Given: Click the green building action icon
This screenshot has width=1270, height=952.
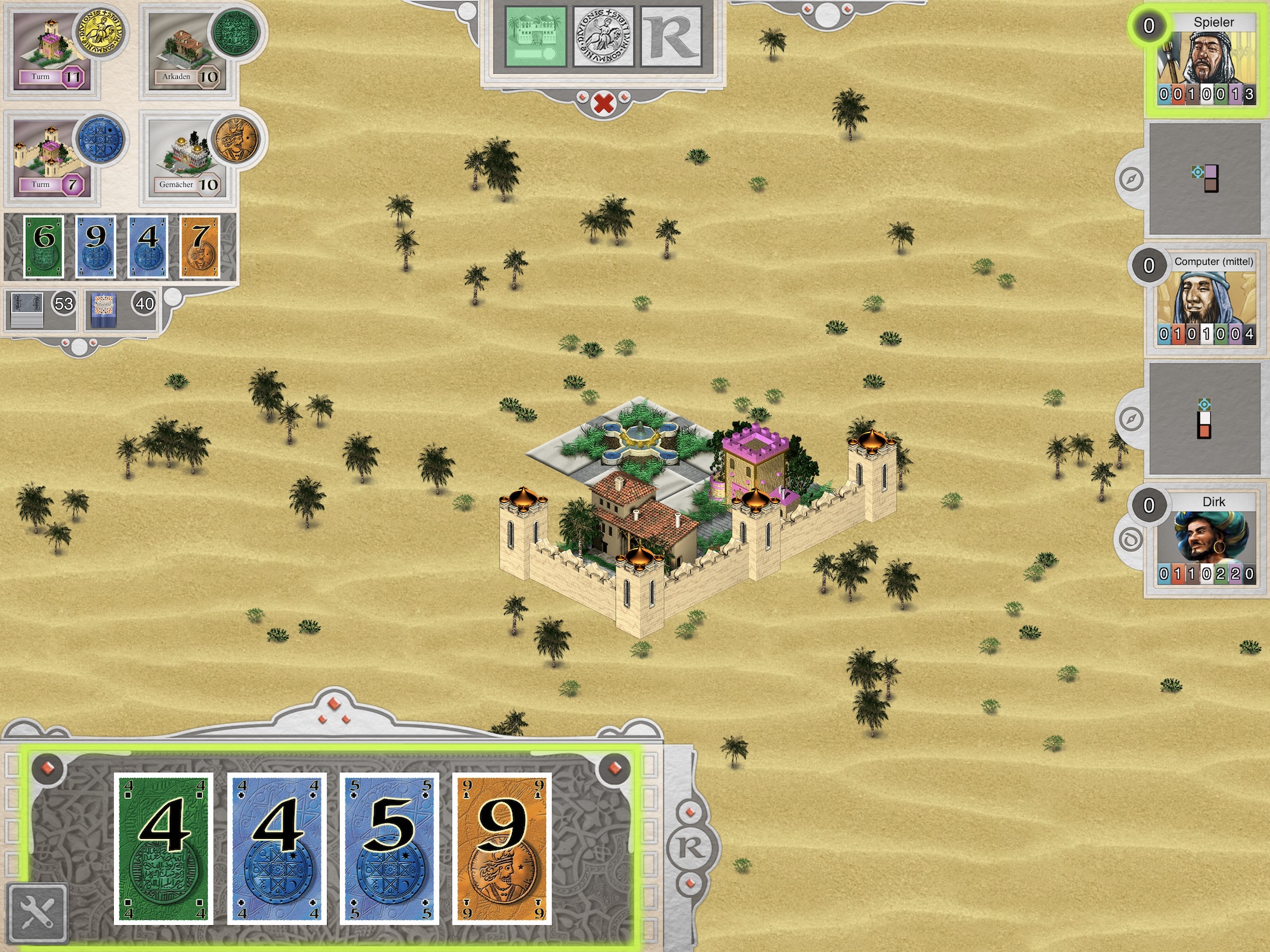Looking at the screenshot, I should tap(535, 37).
